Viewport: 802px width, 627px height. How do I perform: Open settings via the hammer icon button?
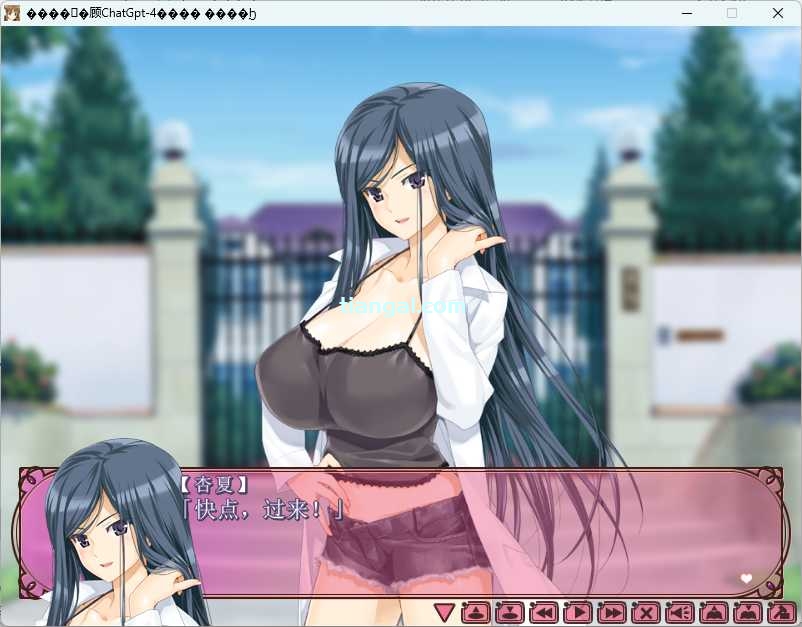pos(780,612)
